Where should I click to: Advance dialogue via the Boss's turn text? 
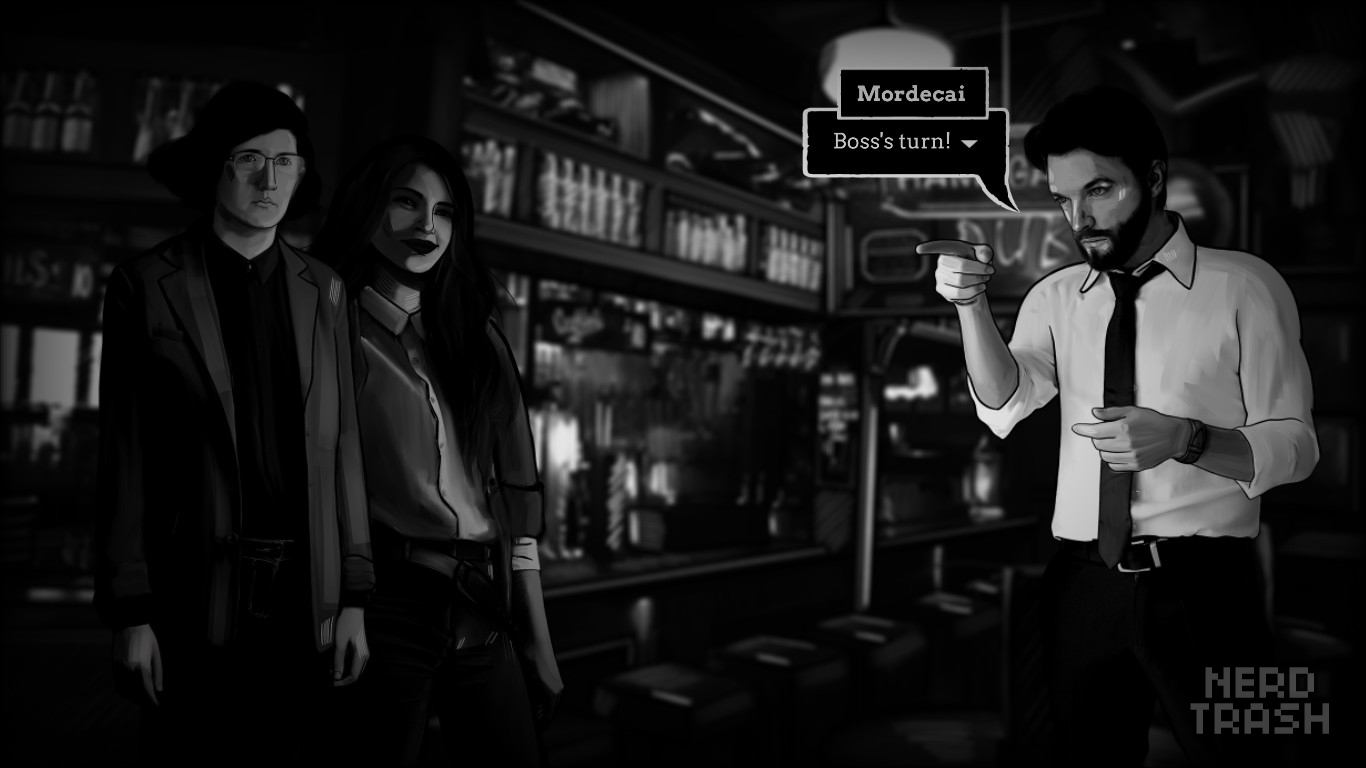pos(889,142)
